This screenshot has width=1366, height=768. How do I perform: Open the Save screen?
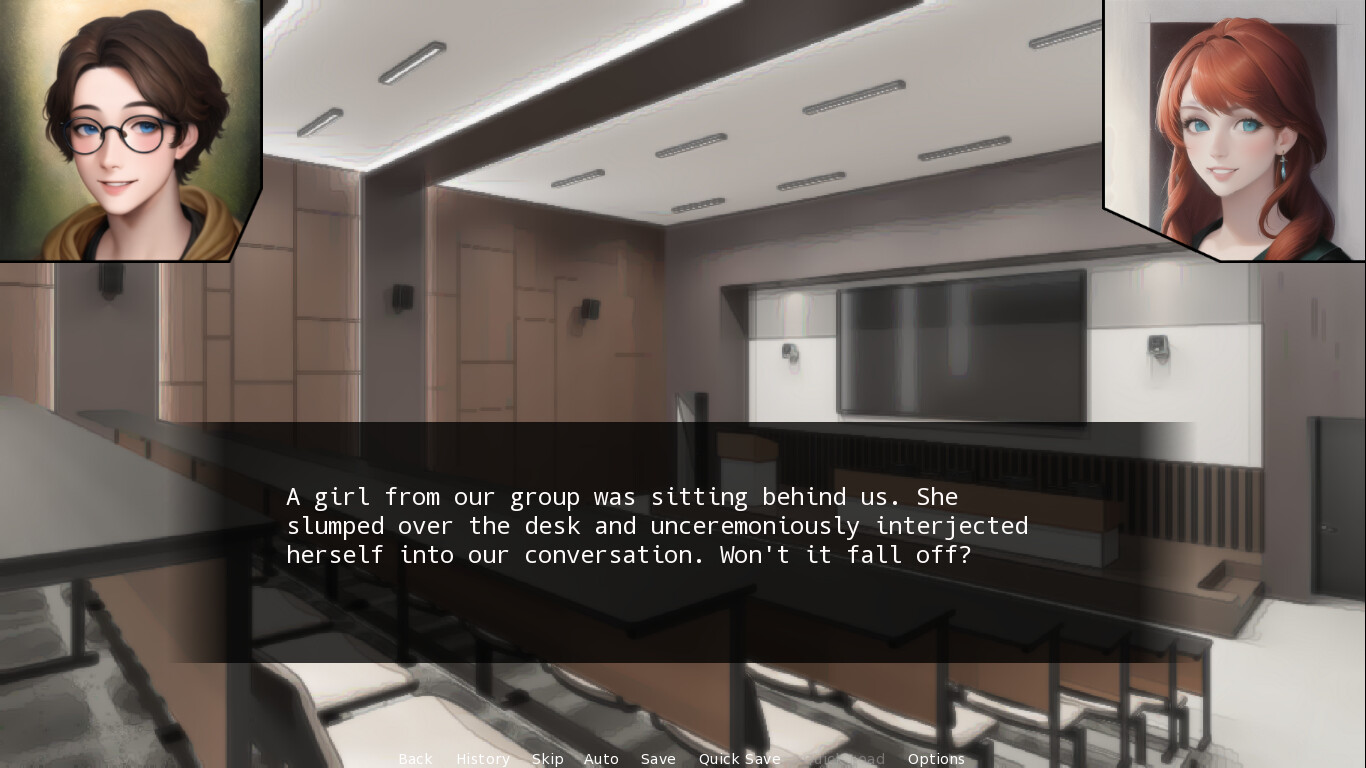(658, 759)
